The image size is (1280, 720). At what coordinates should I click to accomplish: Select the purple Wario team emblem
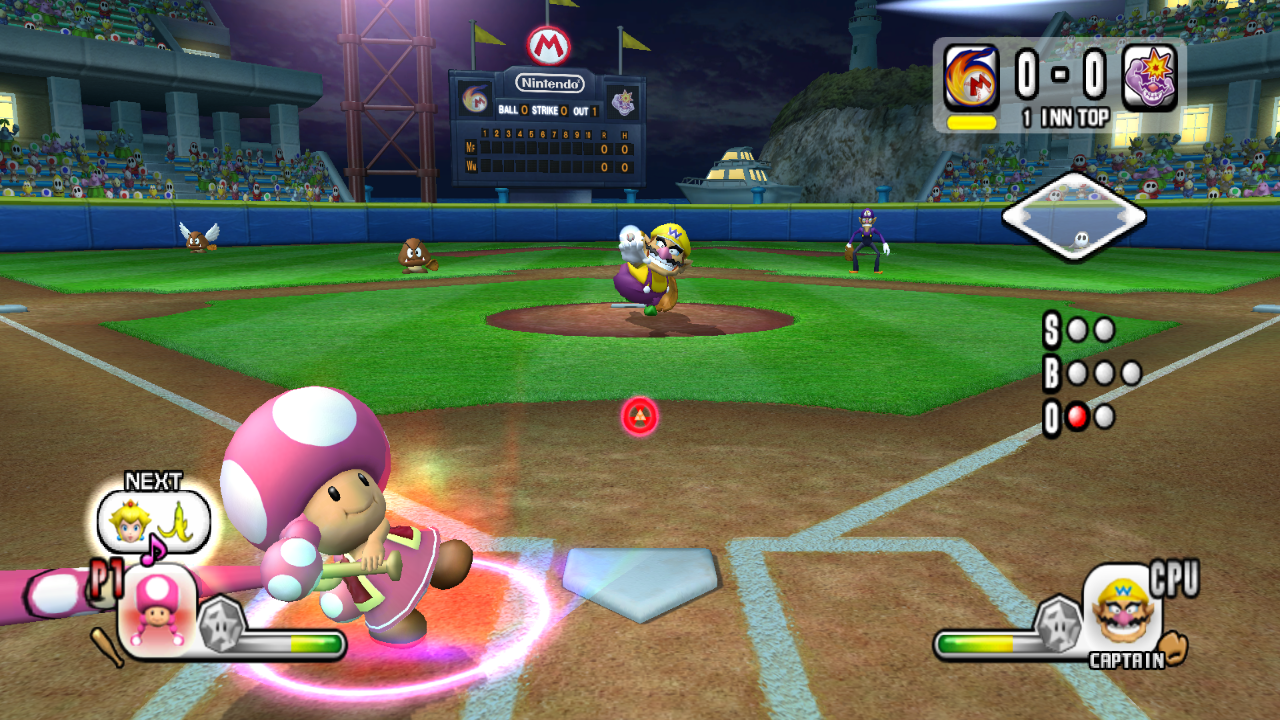click(1150, 78)
